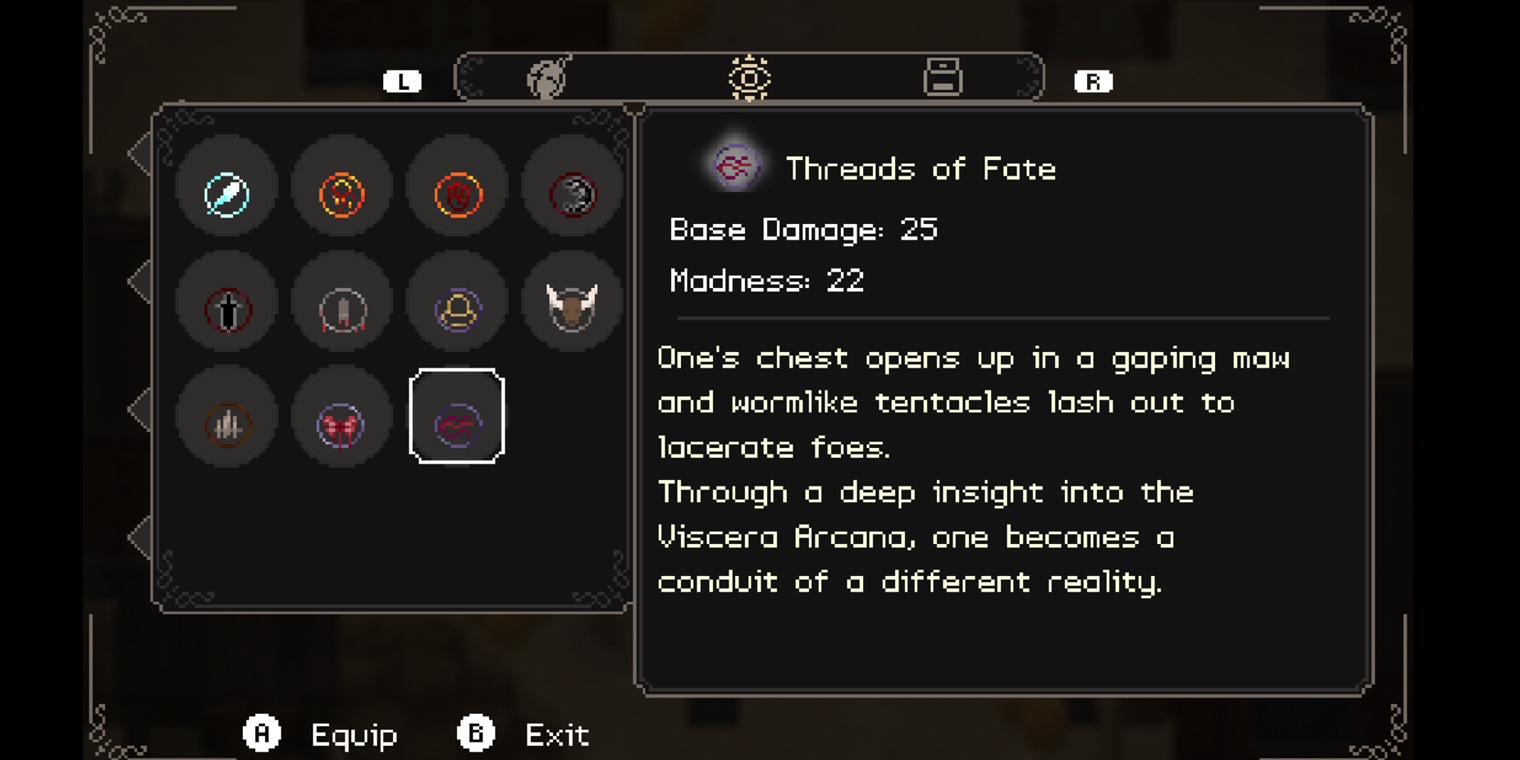Pick the black sword spell icon
Image resolution: width=1520 pixels, height=760 pixels.
pyautogui.click(x=227, y=309)
